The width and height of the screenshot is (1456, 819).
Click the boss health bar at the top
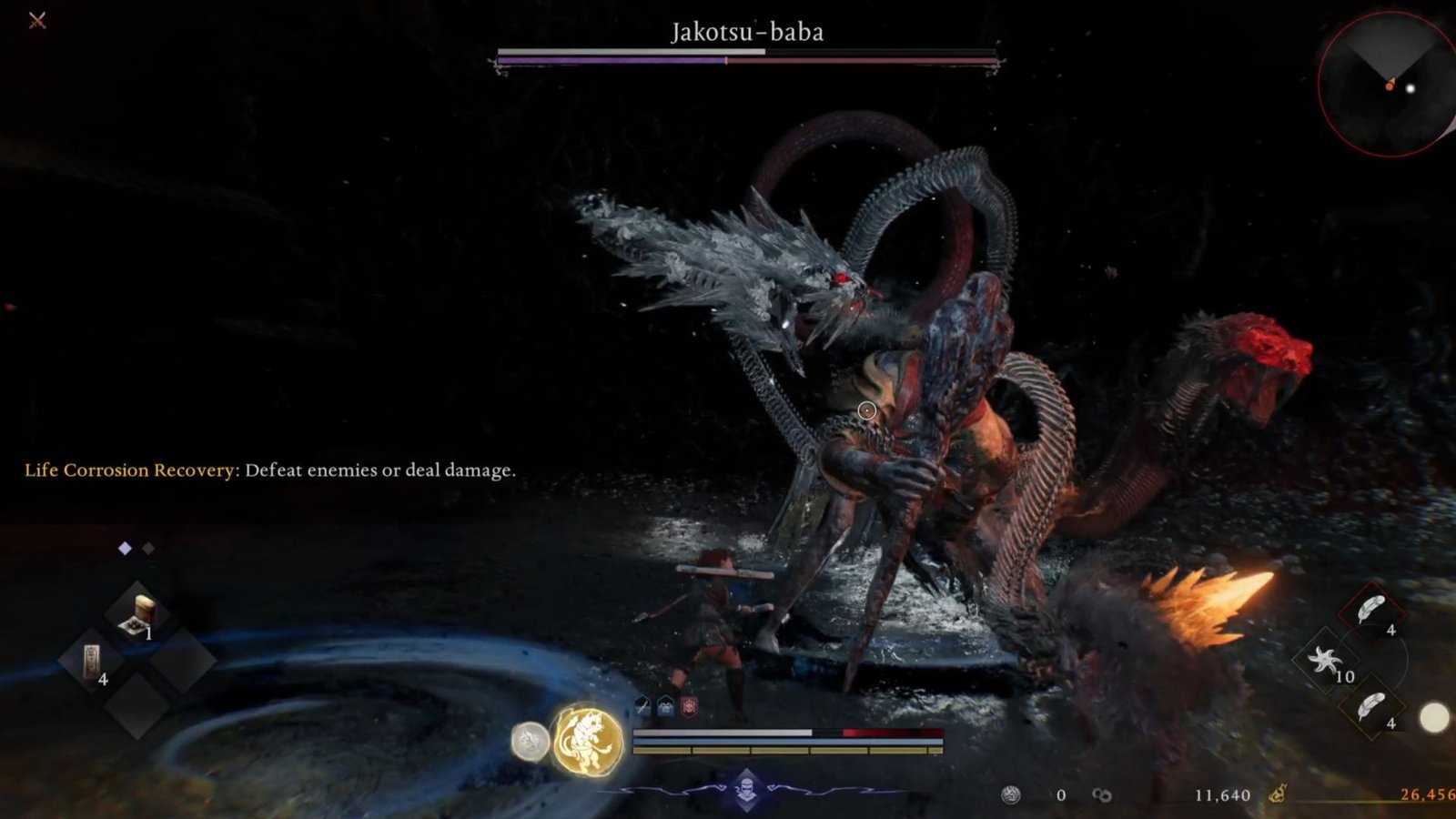pyautogui.click(x=744, y=56)
